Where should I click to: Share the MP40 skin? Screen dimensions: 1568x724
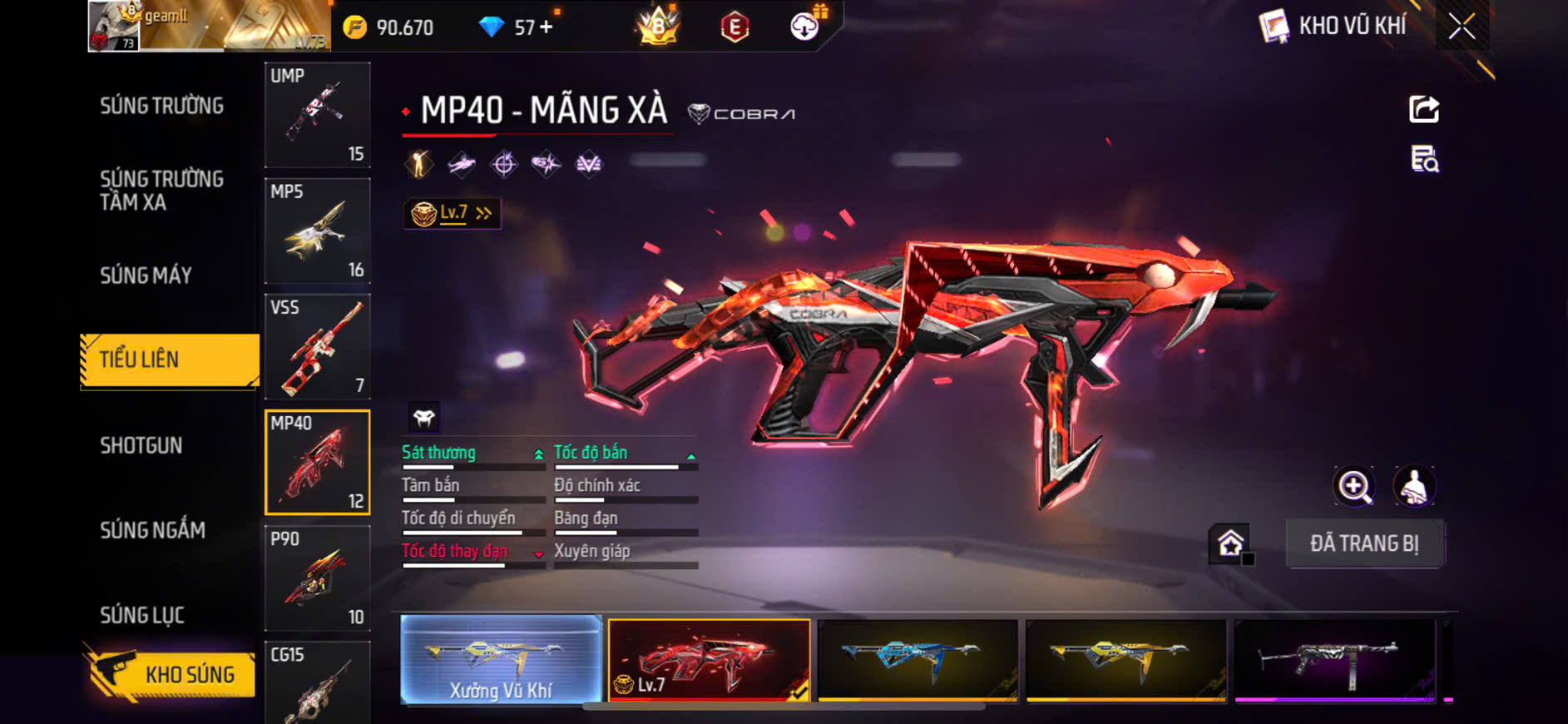1423,109
